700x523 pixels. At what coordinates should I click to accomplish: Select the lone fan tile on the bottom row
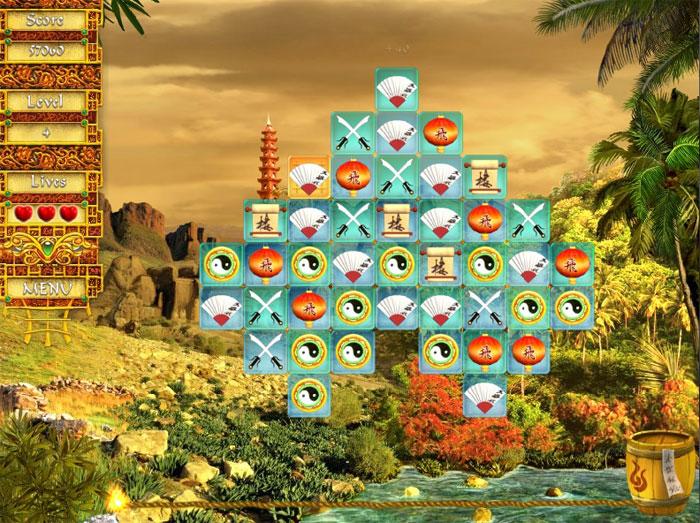[x=485, y=396]
